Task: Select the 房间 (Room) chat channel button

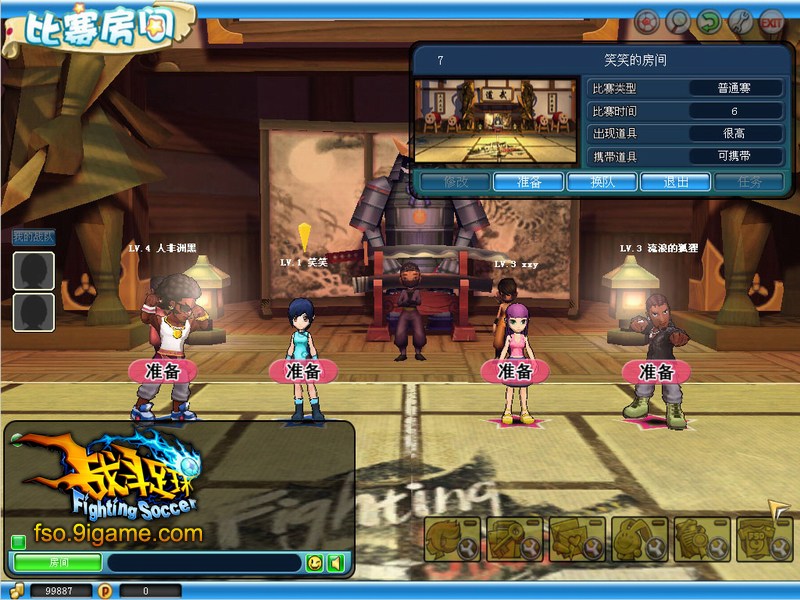Action: (x=57, y=563)
